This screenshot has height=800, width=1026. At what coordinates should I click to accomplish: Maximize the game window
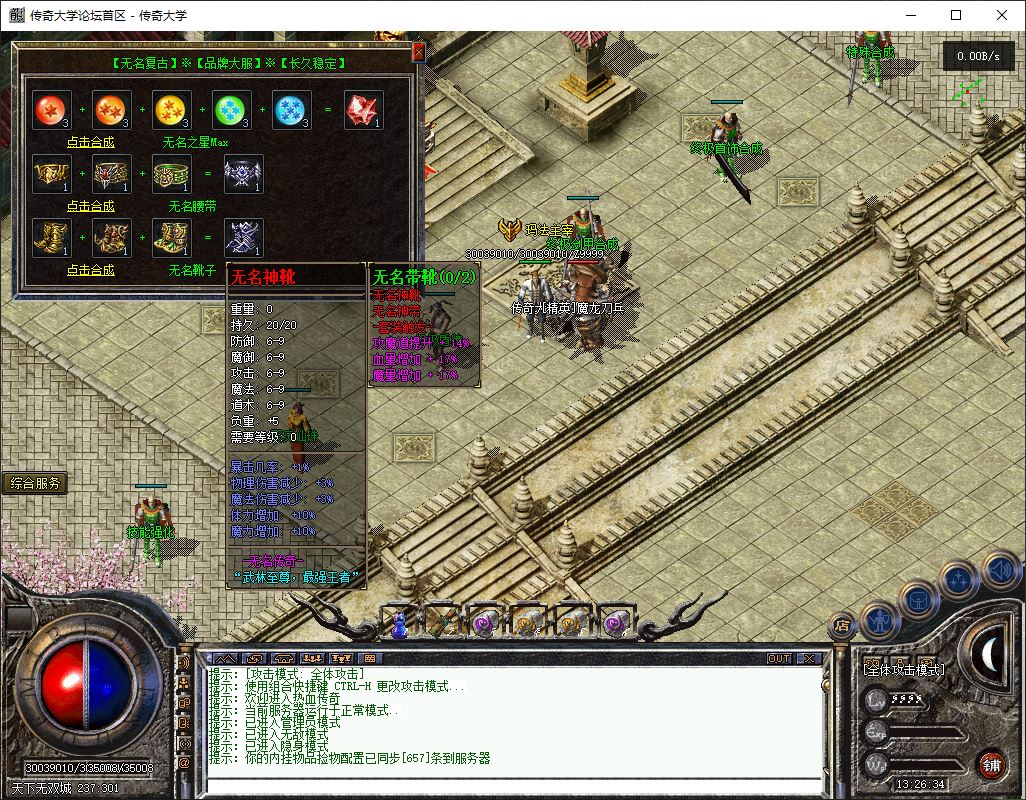(x=956, y=15)
